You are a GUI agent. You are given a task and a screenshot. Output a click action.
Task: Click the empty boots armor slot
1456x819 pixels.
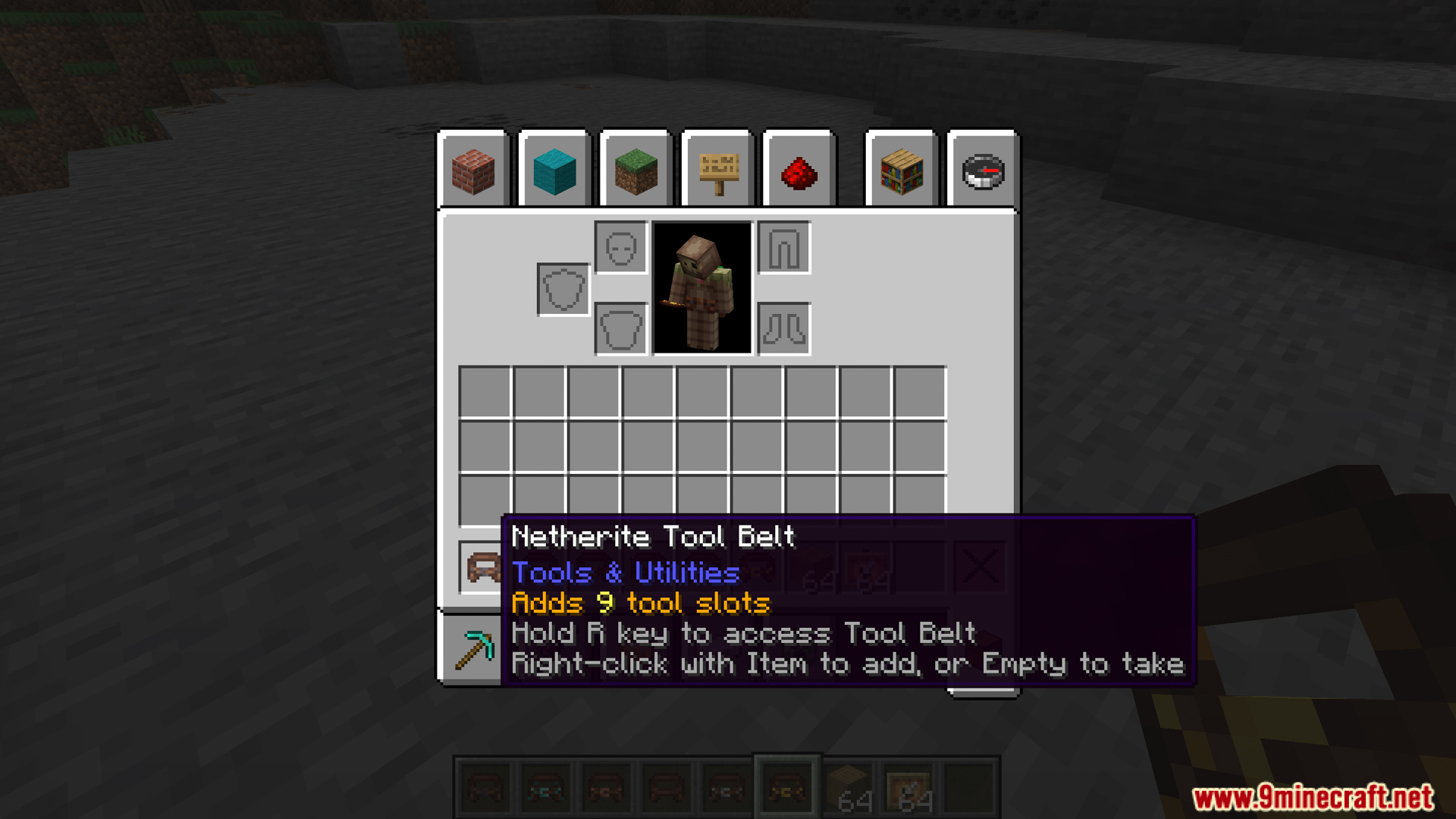coord(784,329)
